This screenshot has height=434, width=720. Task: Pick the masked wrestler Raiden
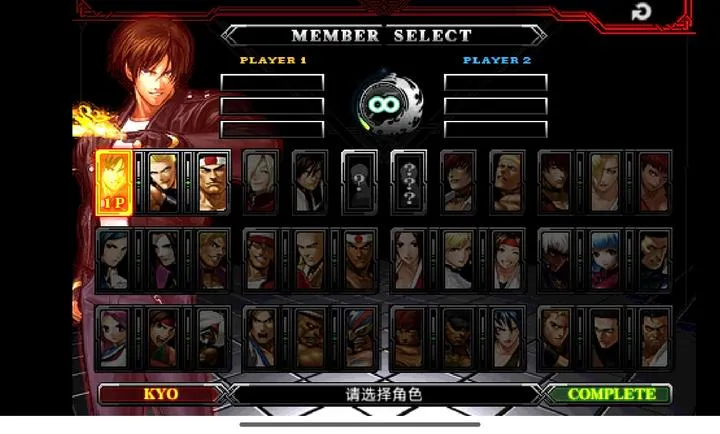pyautogui.click(x=359, y=336)
